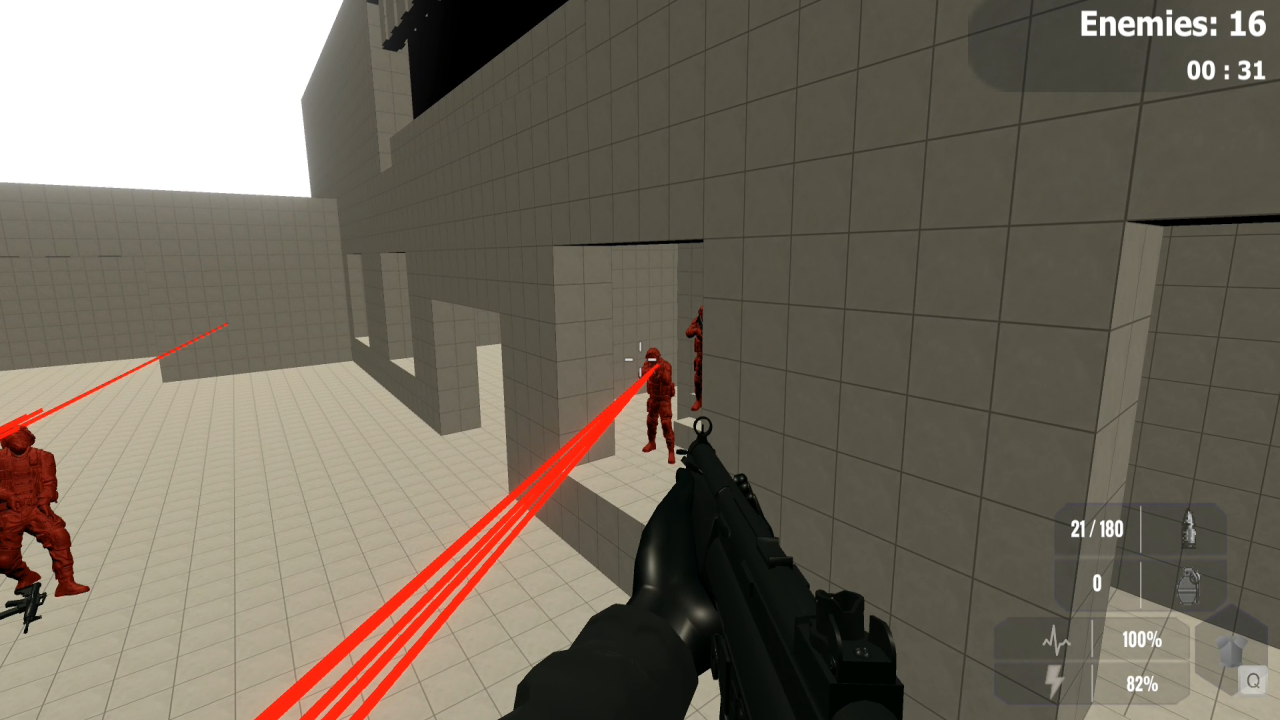This screenshot has width=1280, height=720.
Task: Click the grenade inventory icon
Action: coord(1188,584)
